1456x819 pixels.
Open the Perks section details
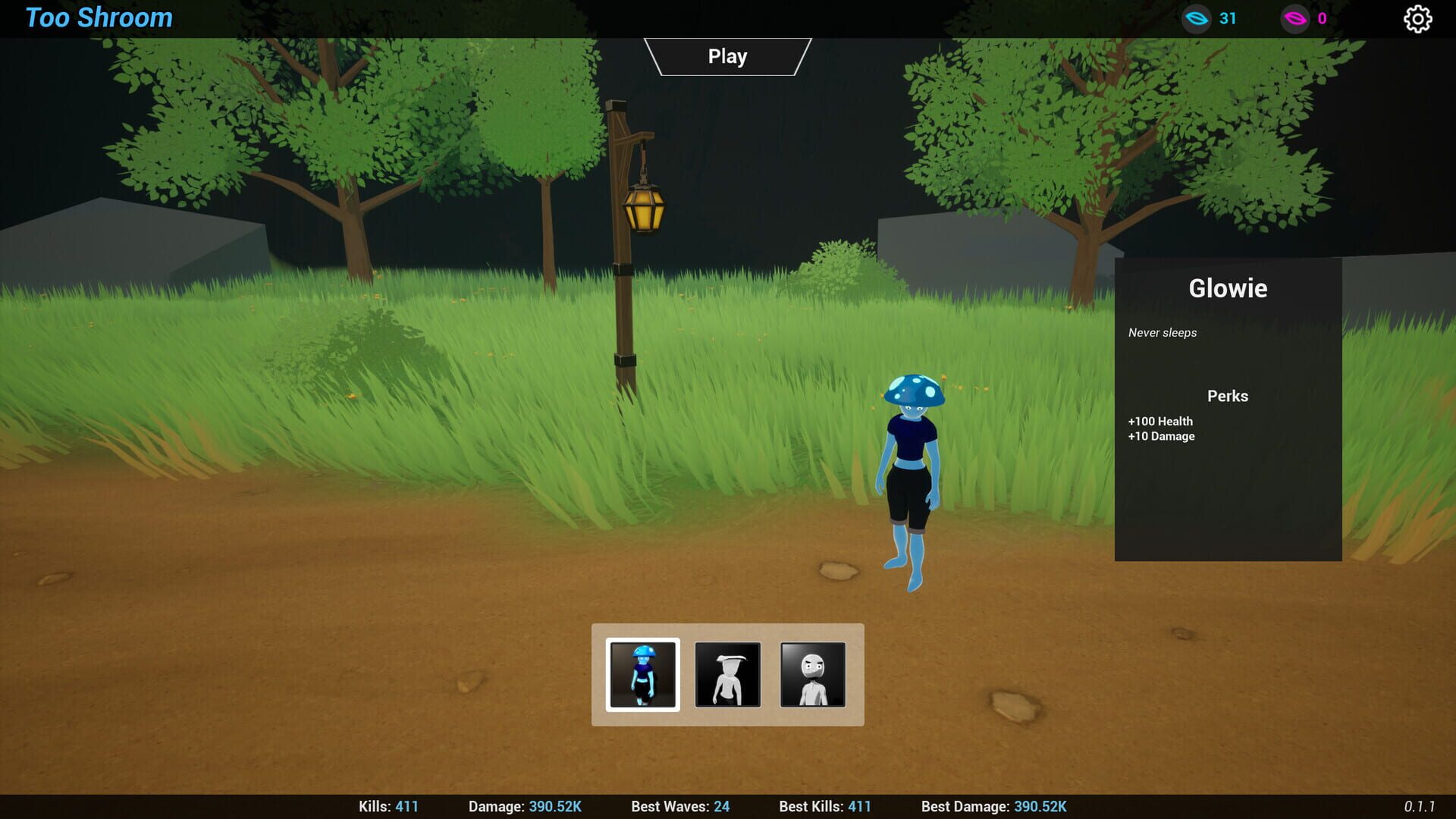1227,395
